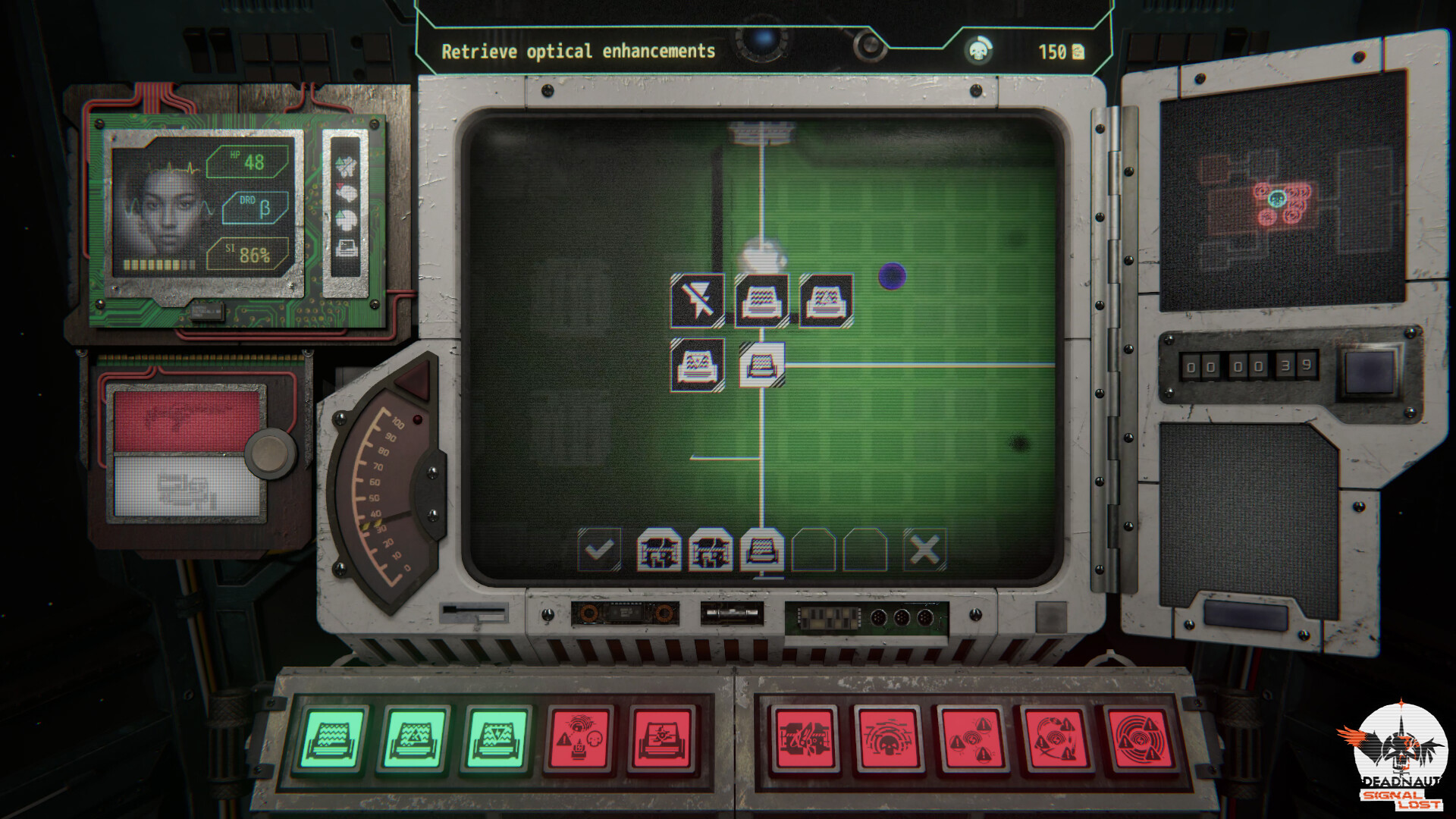
Task: Select the HP 48 stat readout
Action: [x=246, y=162]
